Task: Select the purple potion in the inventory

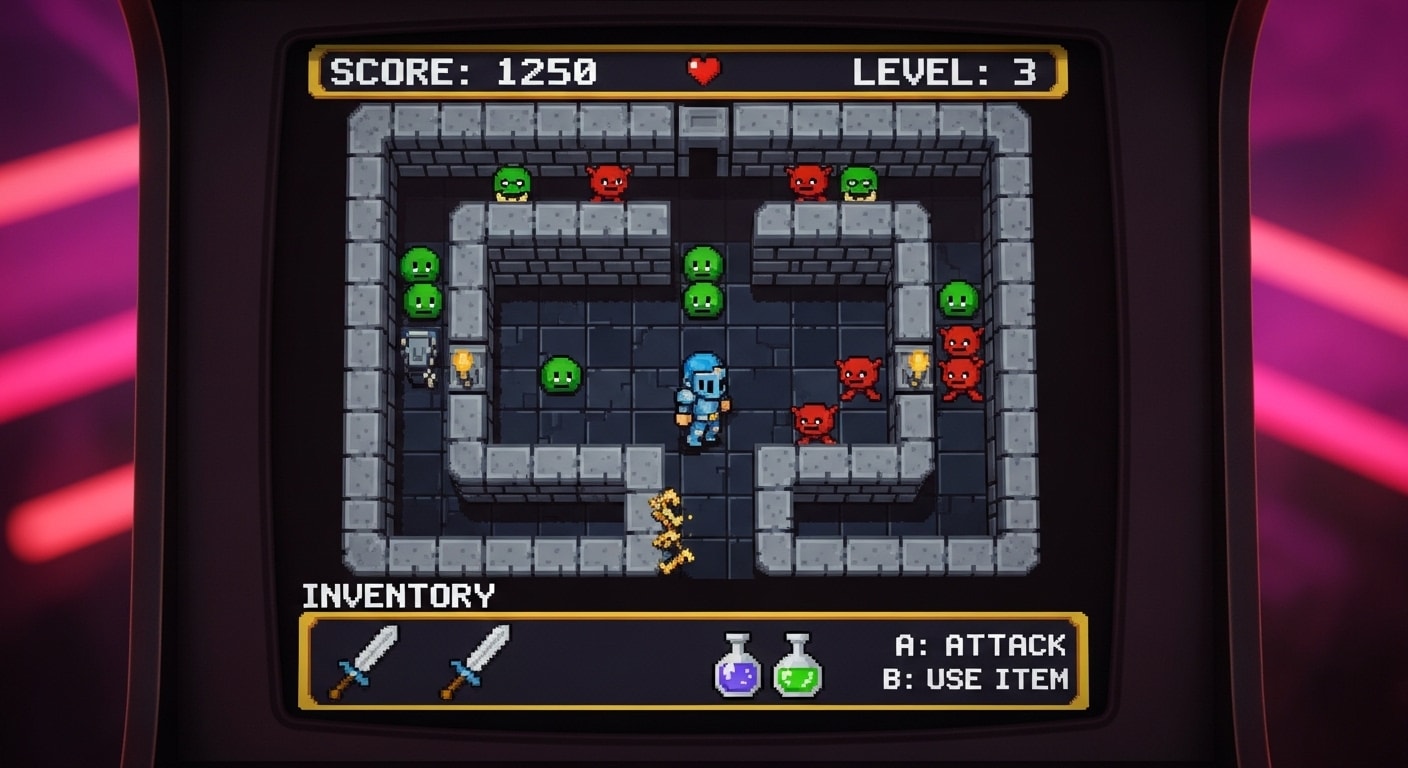Action: 737,666
